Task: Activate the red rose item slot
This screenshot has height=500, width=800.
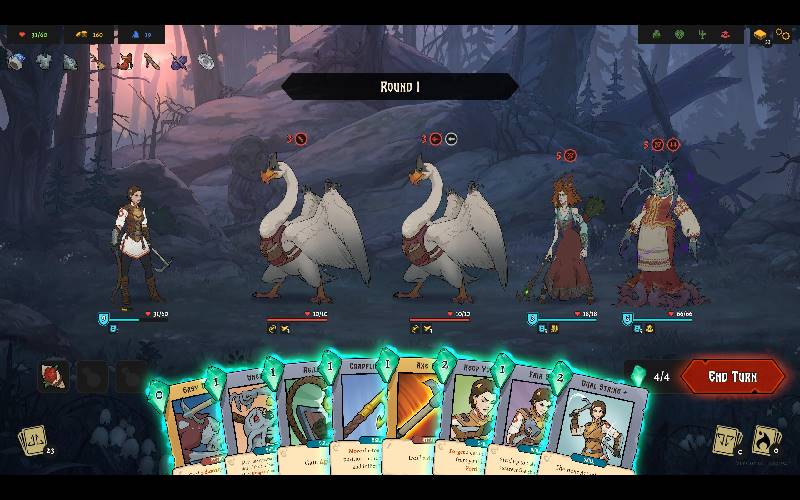Action: tap(53, 376)
